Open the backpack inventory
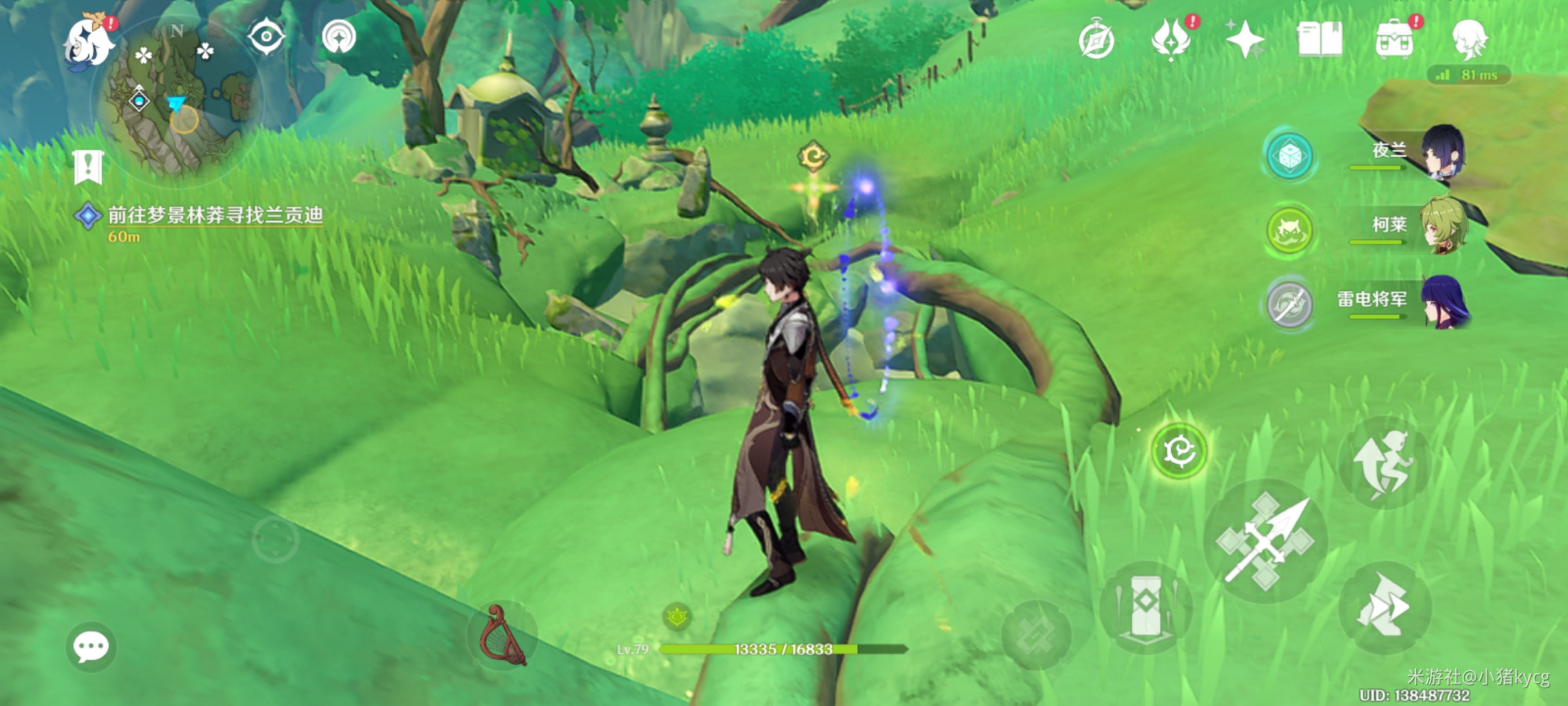The image size is (1568, 706). point(1394,41)
